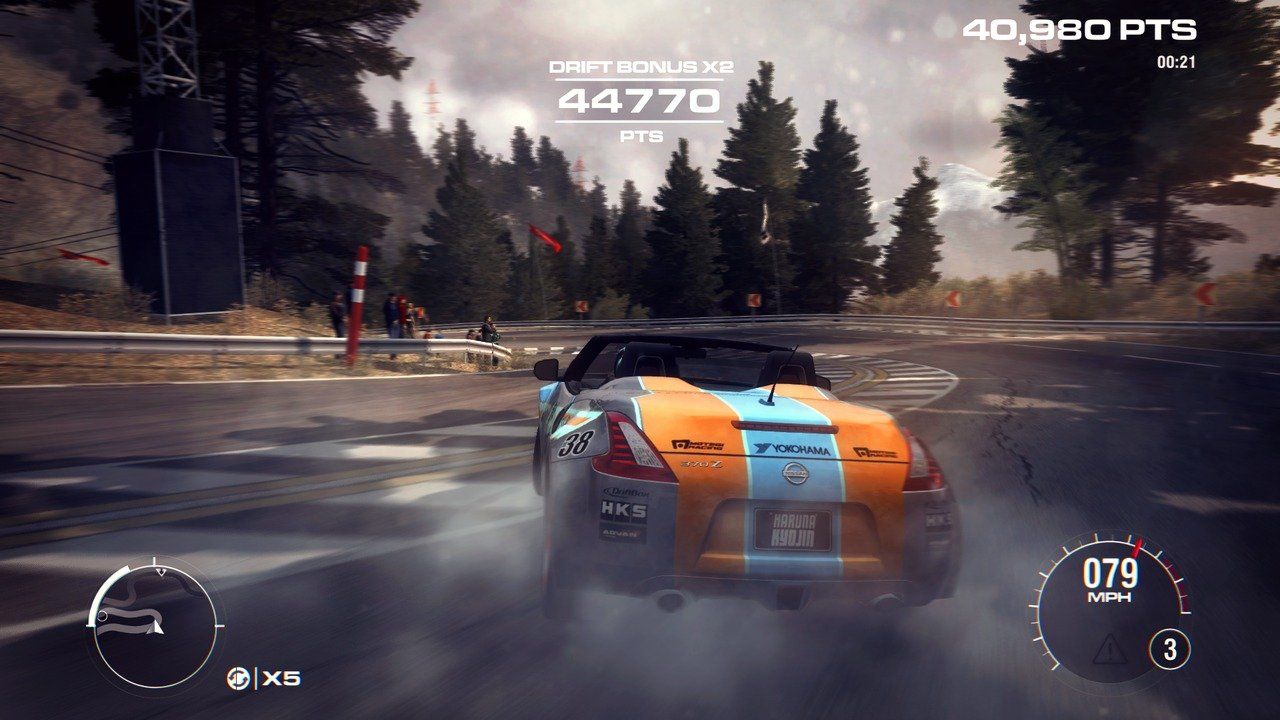Click the drift multiplier icon next to X5
Image resolution: width=1280 pixels, height=720 pixels.
click(239, 677)
